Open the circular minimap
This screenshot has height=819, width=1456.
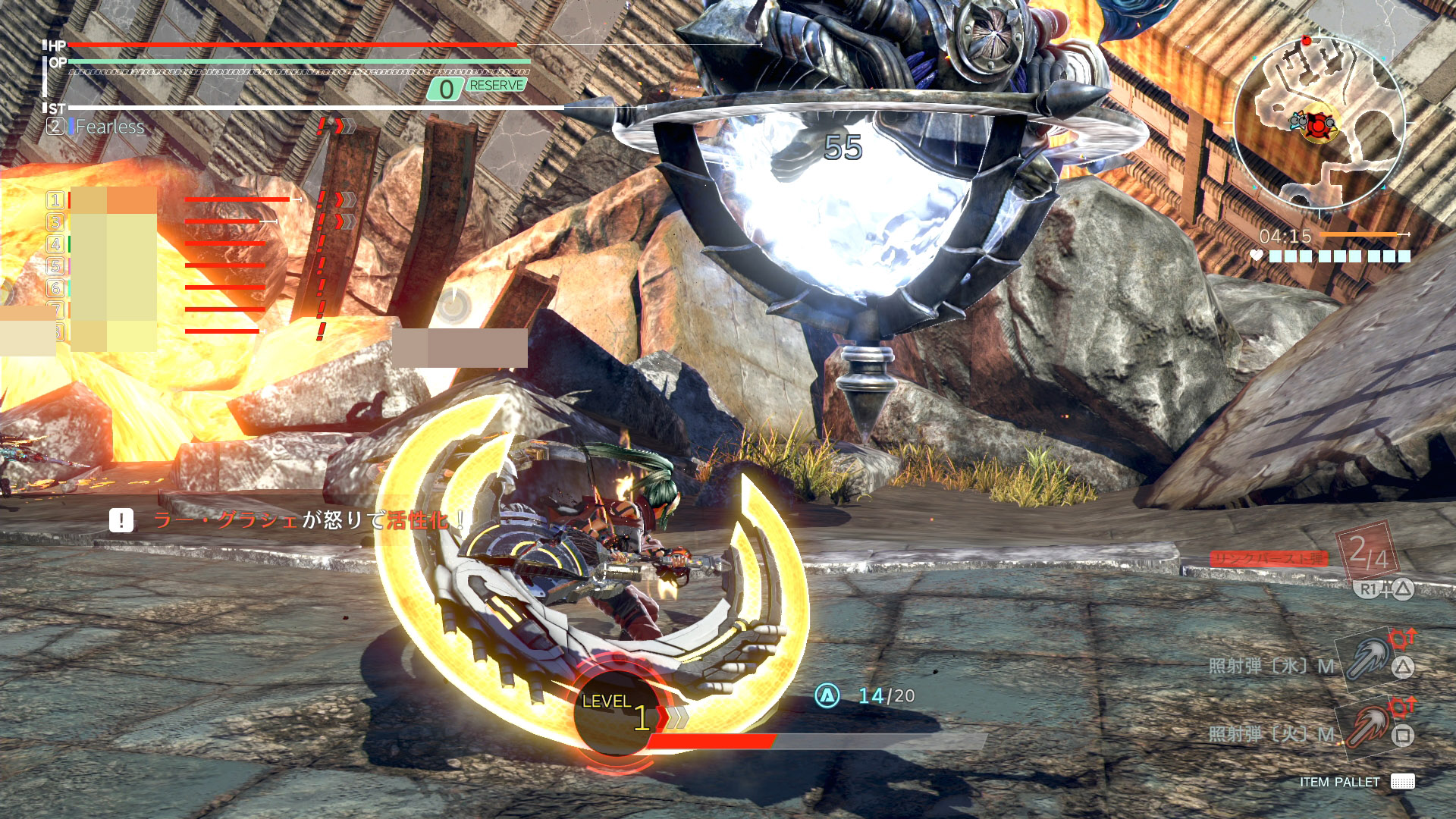[x=1320, y=123]
